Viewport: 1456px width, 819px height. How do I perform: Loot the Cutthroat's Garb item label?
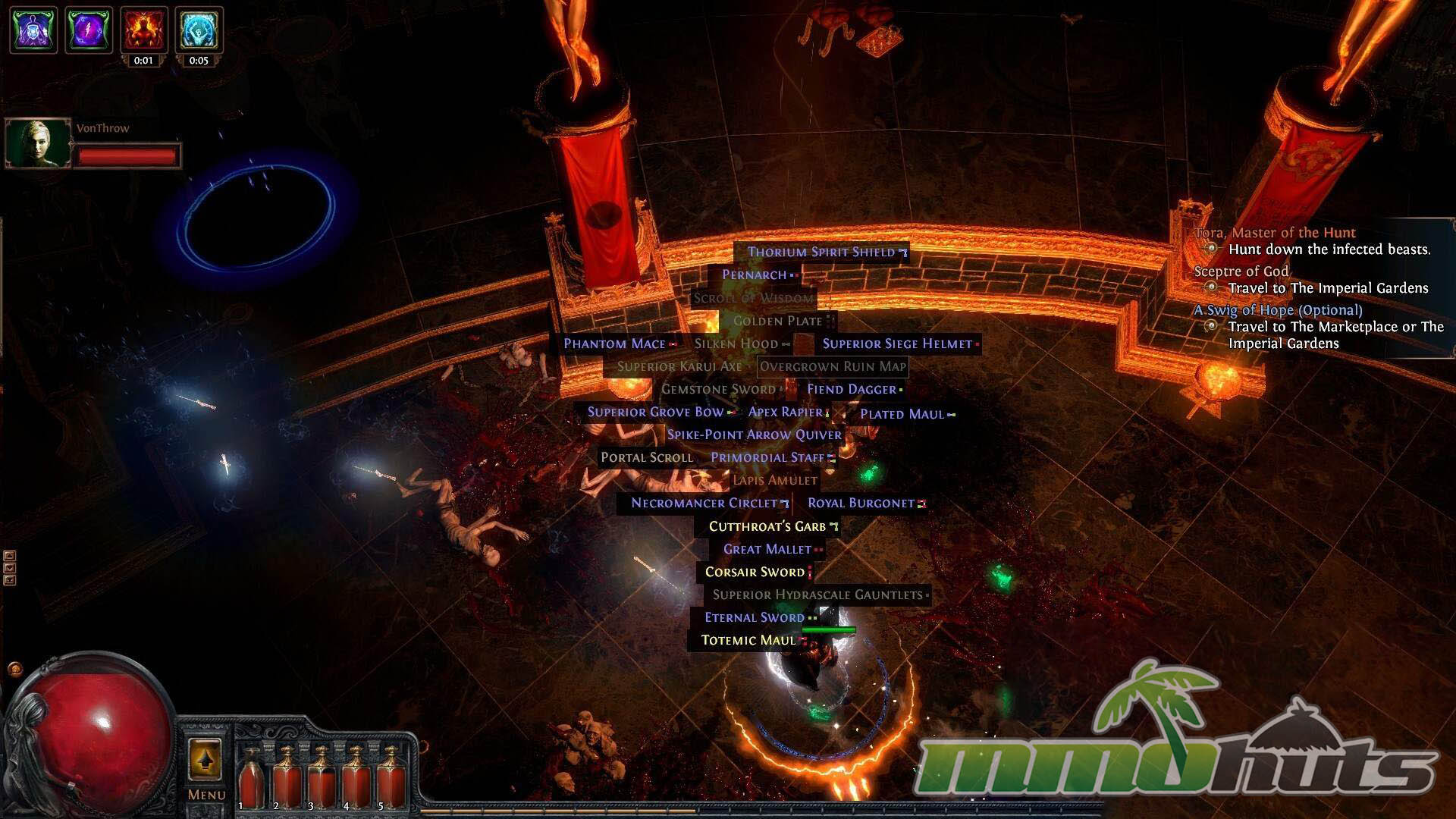(767, 526)
